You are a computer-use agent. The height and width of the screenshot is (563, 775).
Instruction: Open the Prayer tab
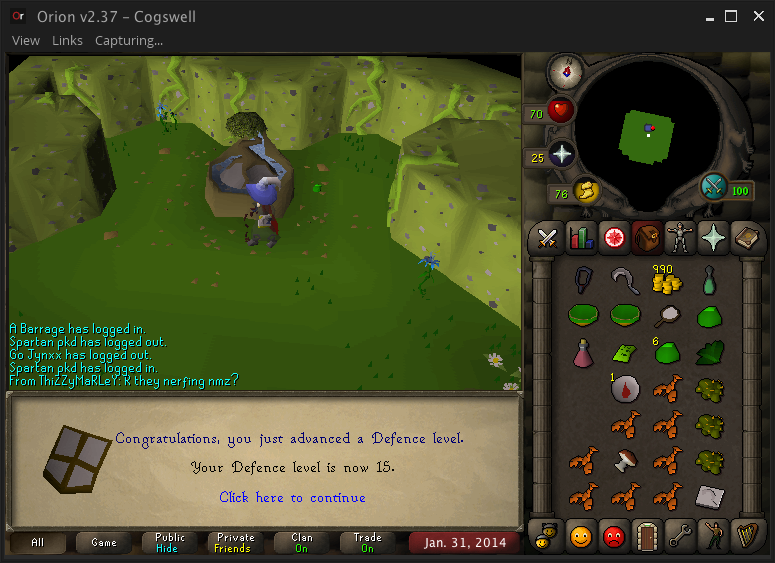pyautogui.click(x=712, y=237)
